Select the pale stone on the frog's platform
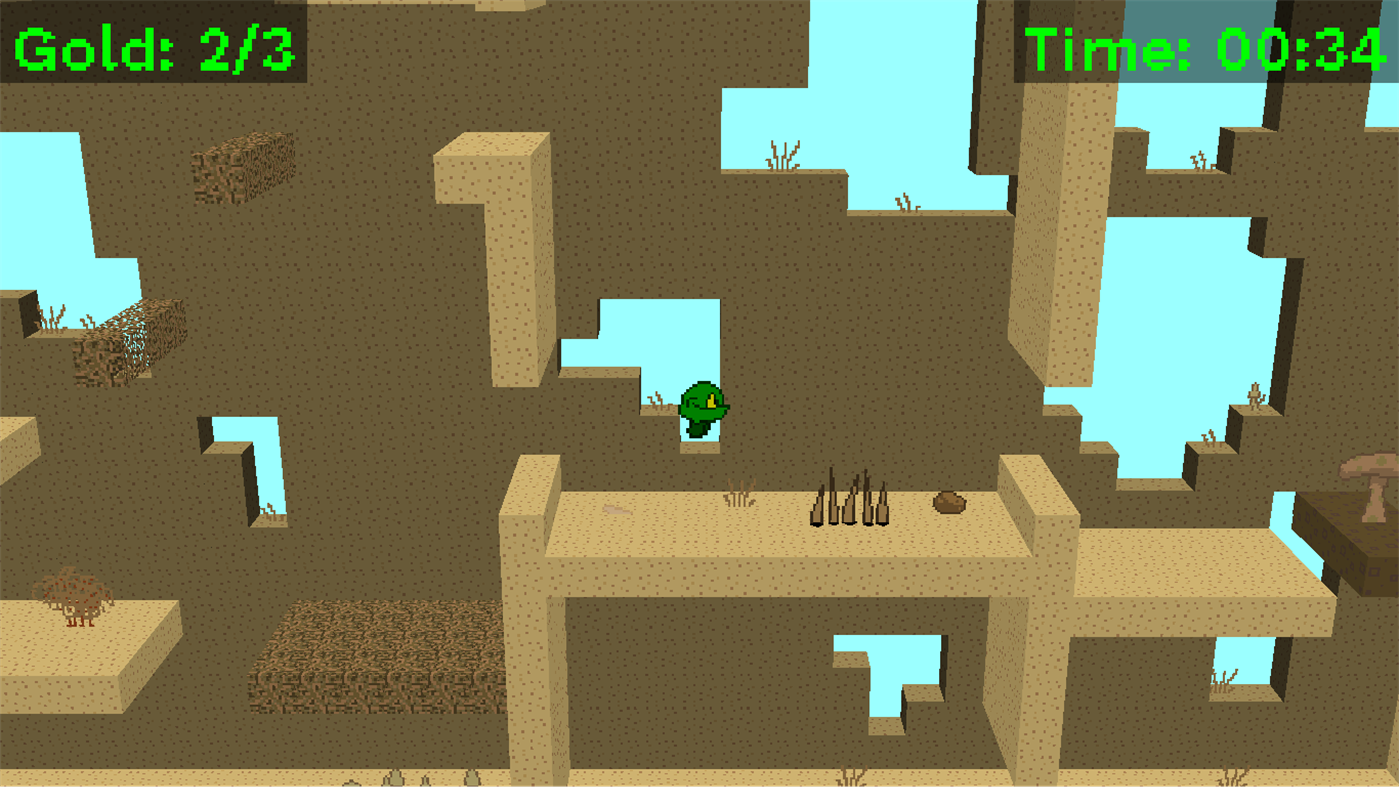The image size is (1399, 787). coord(615,507)
